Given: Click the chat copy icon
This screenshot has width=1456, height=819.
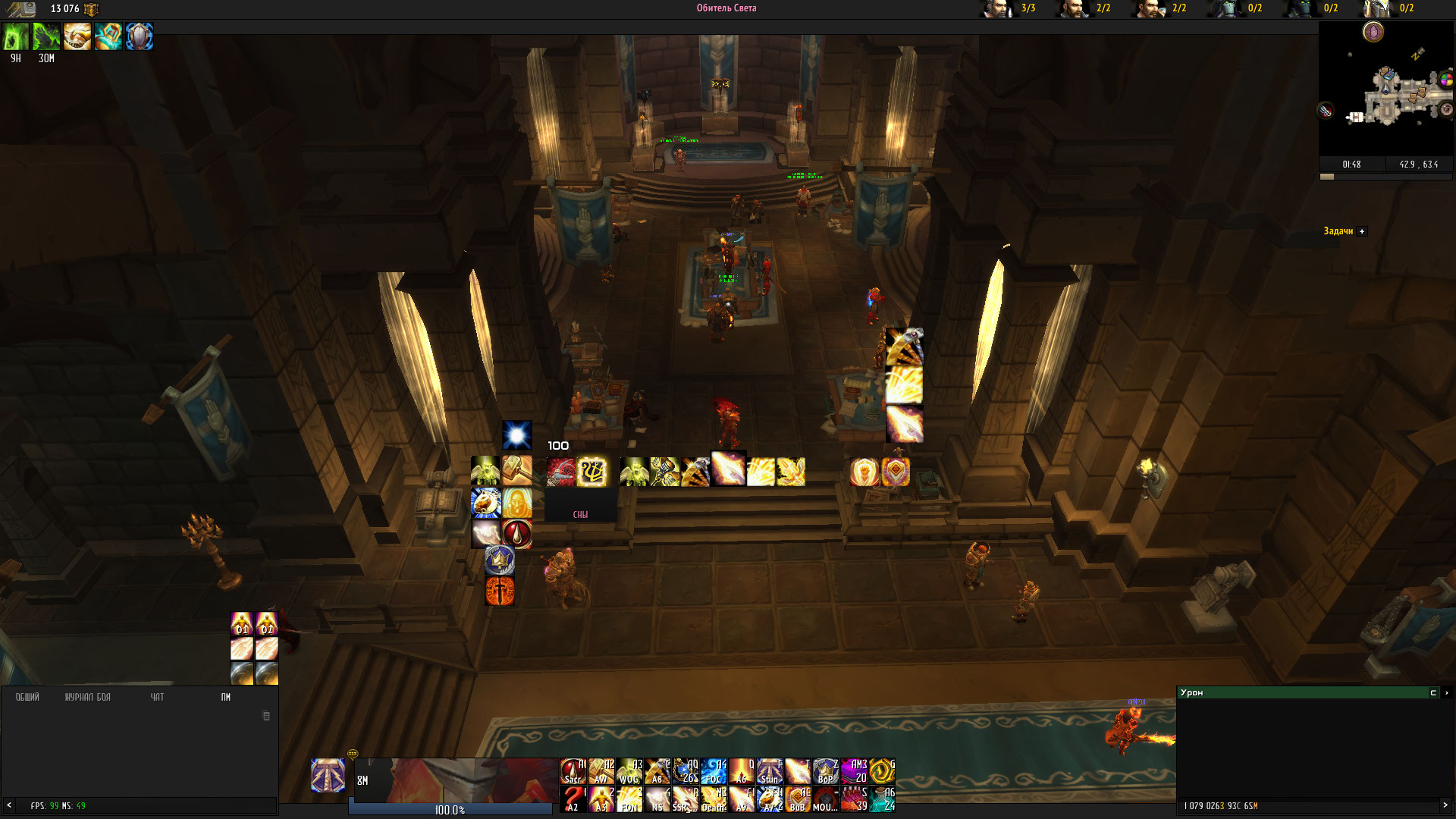Looking at the screenshot, I should coord(266,716).
